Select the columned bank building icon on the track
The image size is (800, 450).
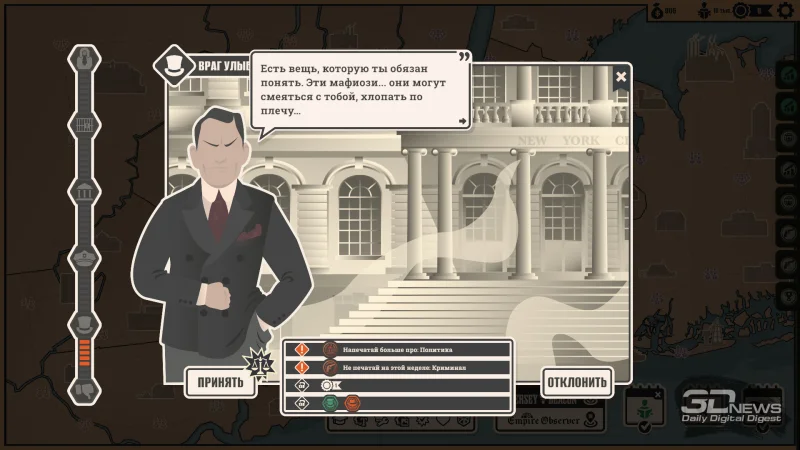pos(85,191)
